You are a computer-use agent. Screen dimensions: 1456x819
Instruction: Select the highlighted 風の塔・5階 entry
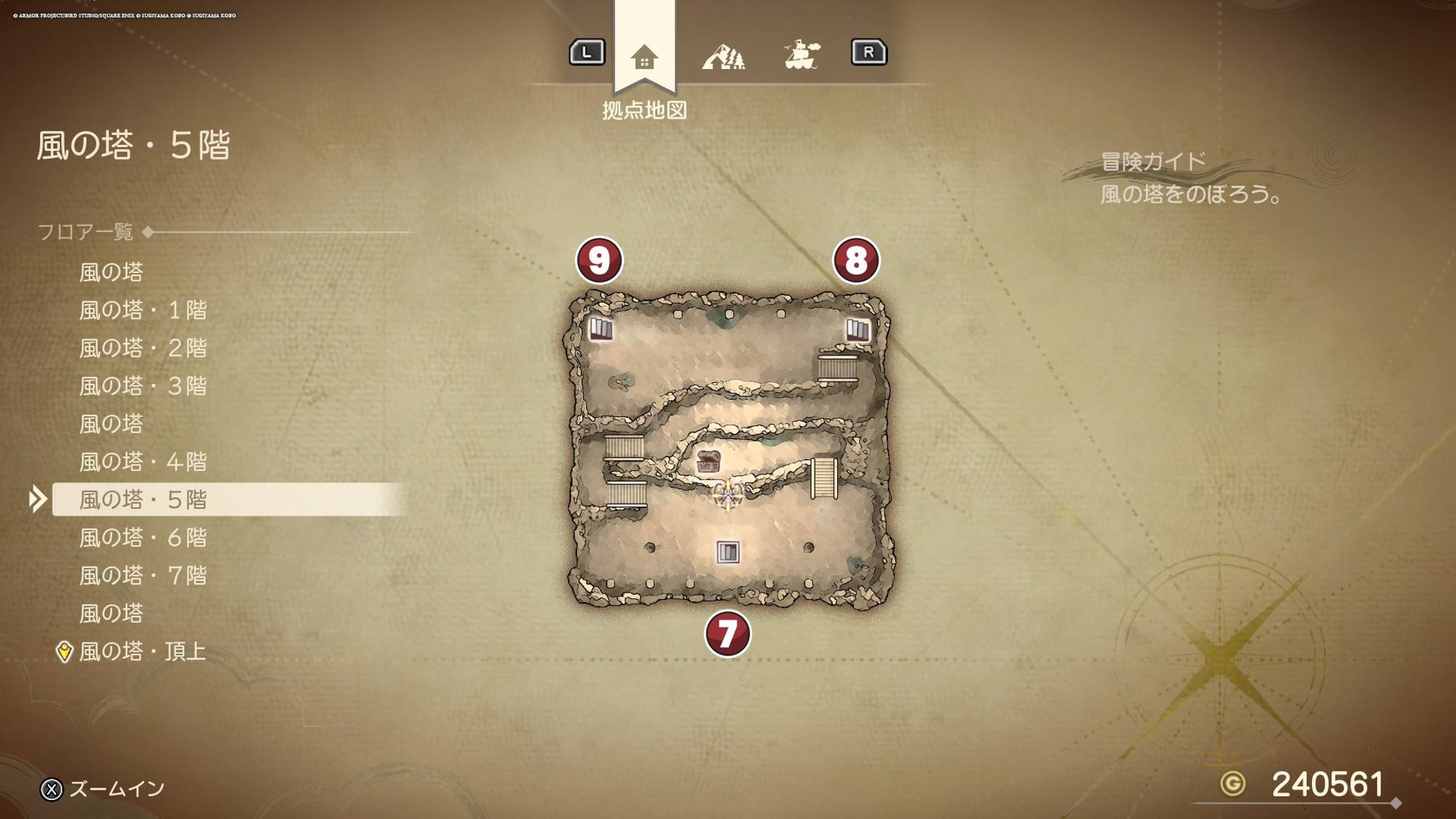(x=143, y=499)
